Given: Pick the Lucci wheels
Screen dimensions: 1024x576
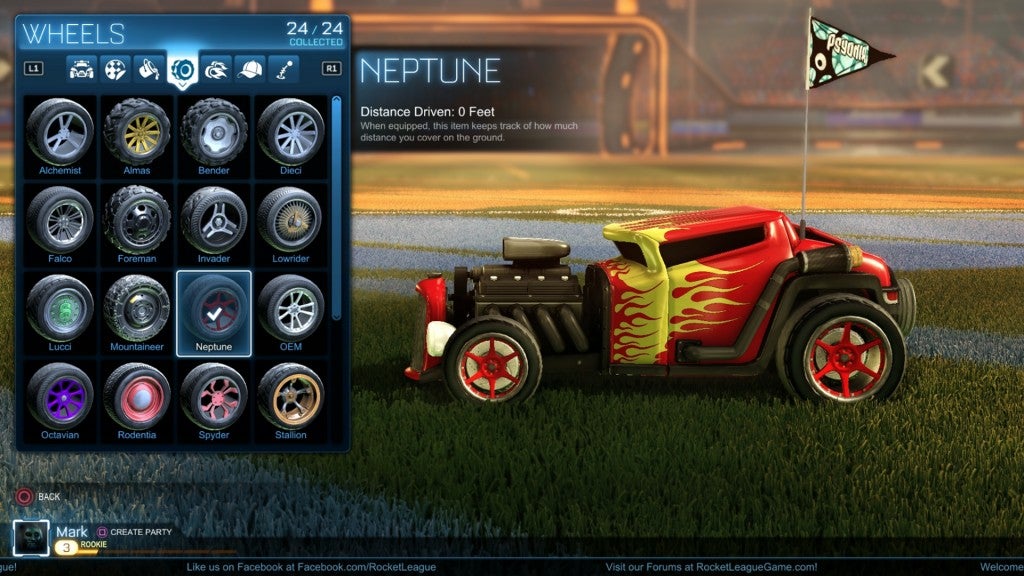Looking at the screenshot, I should 60,308.
